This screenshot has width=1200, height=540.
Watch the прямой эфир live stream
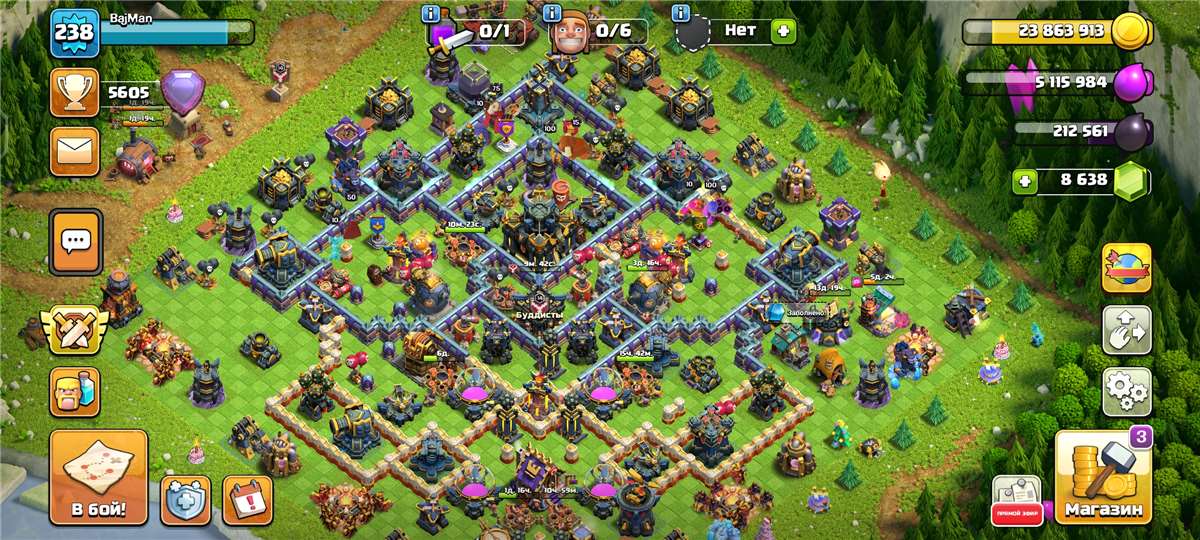coord(1016,499)
